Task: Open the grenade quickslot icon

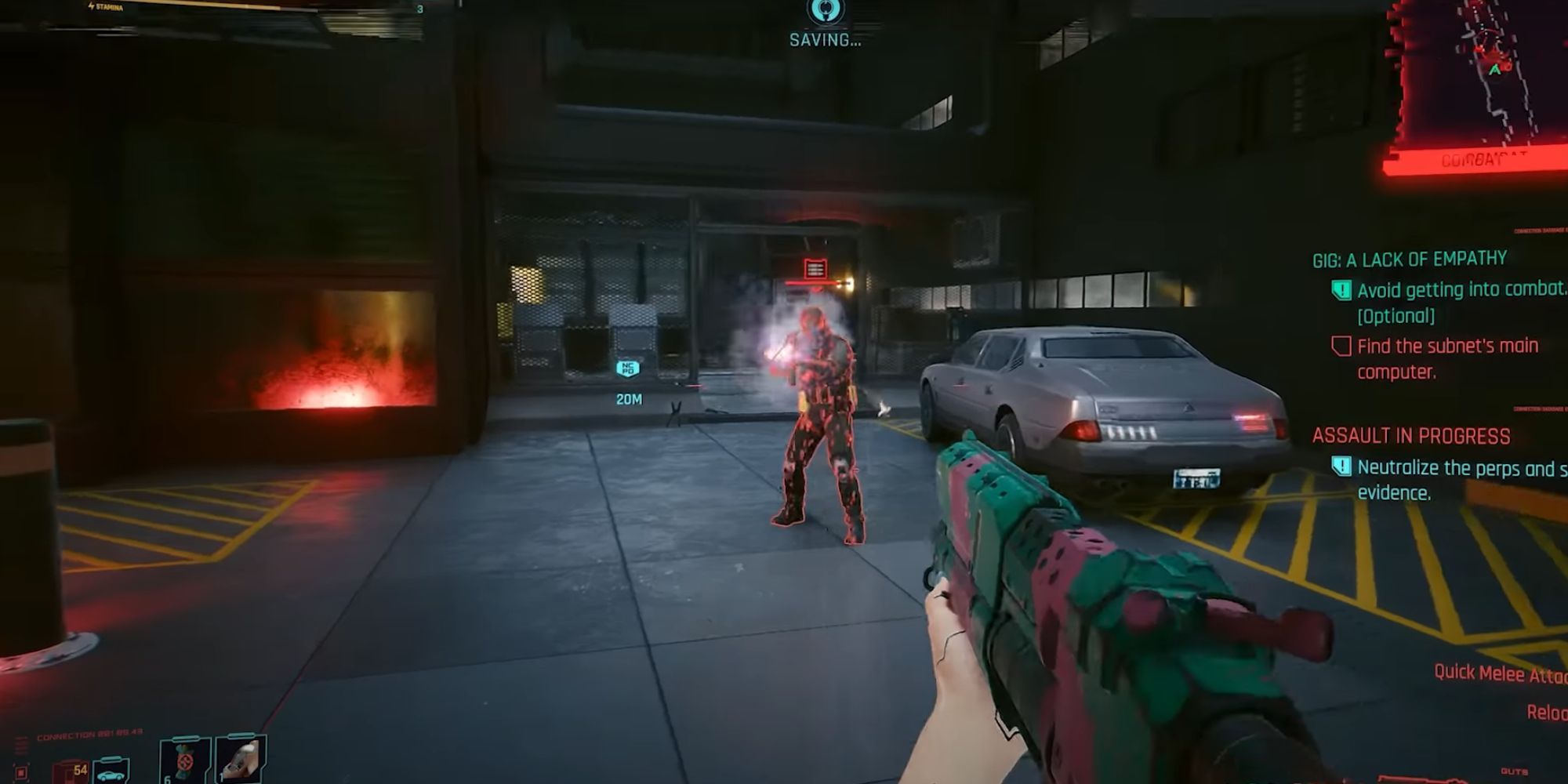Action: pos(183,762)
